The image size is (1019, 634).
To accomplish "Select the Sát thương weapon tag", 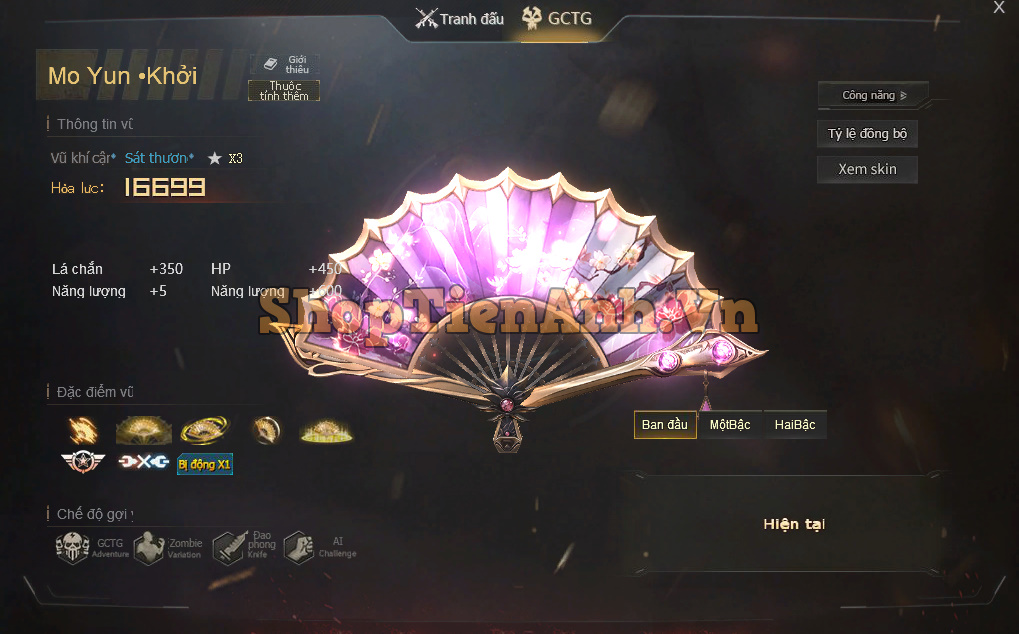I will click(x=159, y=158).
